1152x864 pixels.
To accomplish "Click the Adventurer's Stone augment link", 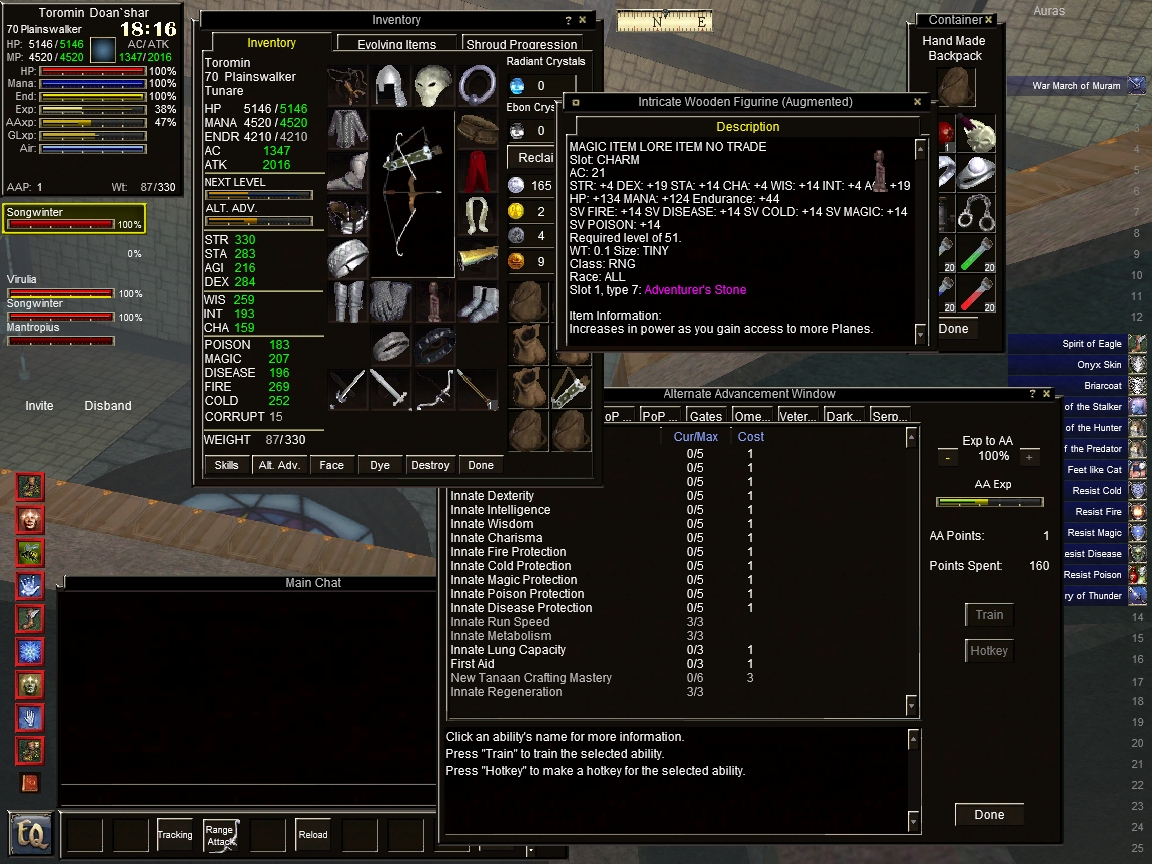I will click(695, 290).
